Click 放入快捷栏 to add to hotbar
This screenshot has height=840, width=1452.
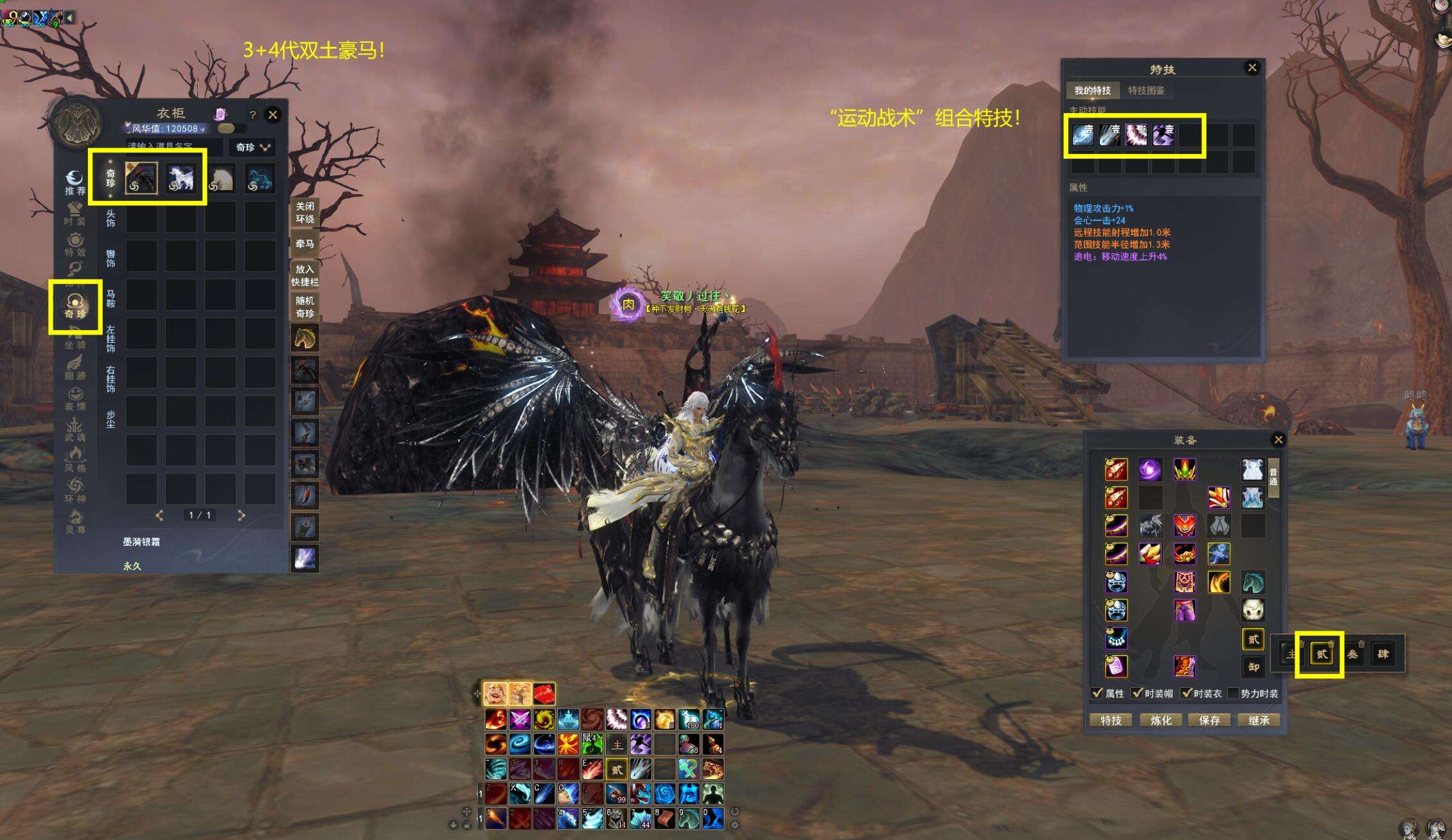pos(305,276)
